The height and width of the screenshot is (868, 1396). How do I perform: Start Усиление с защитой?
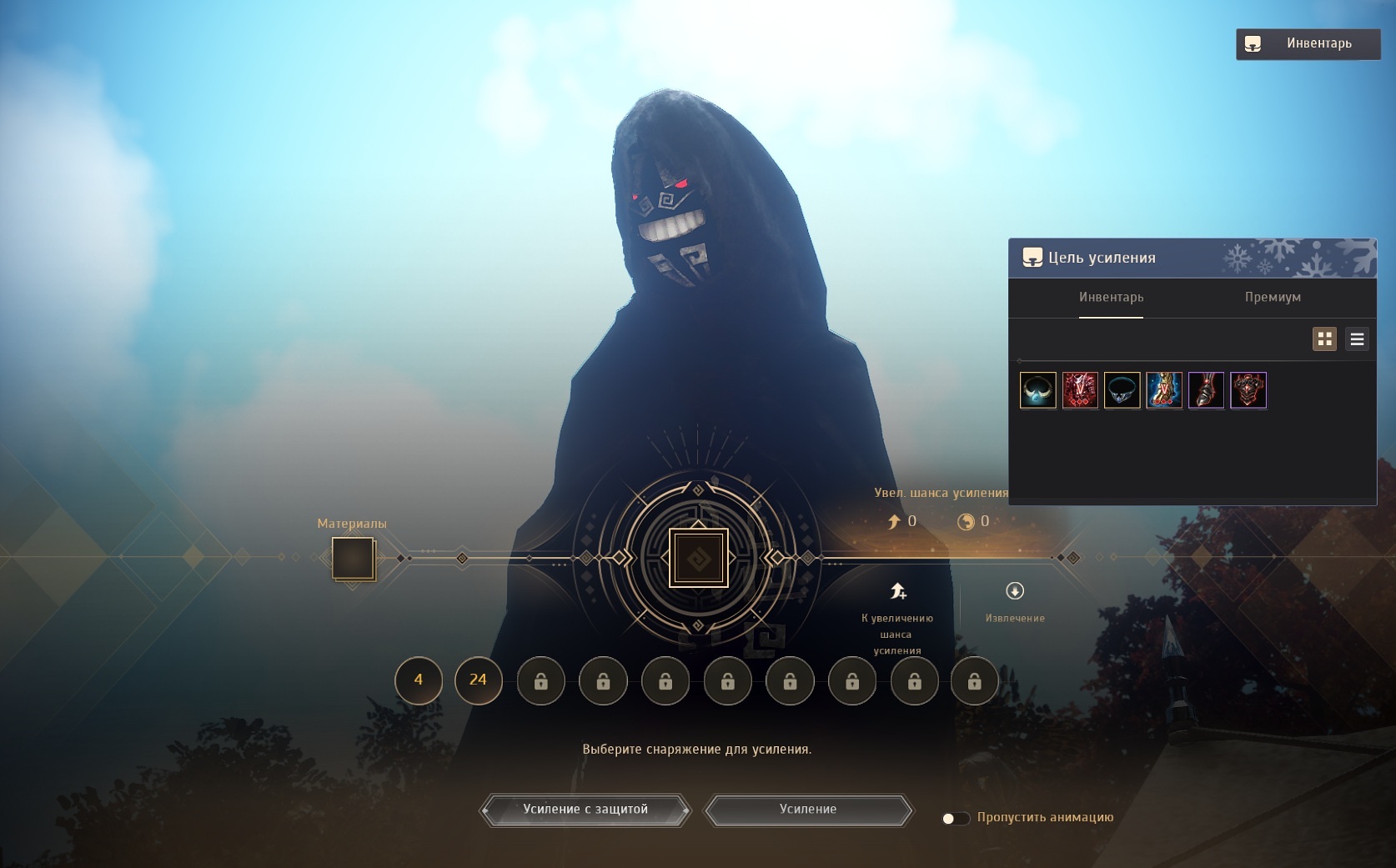click(585, 810)
